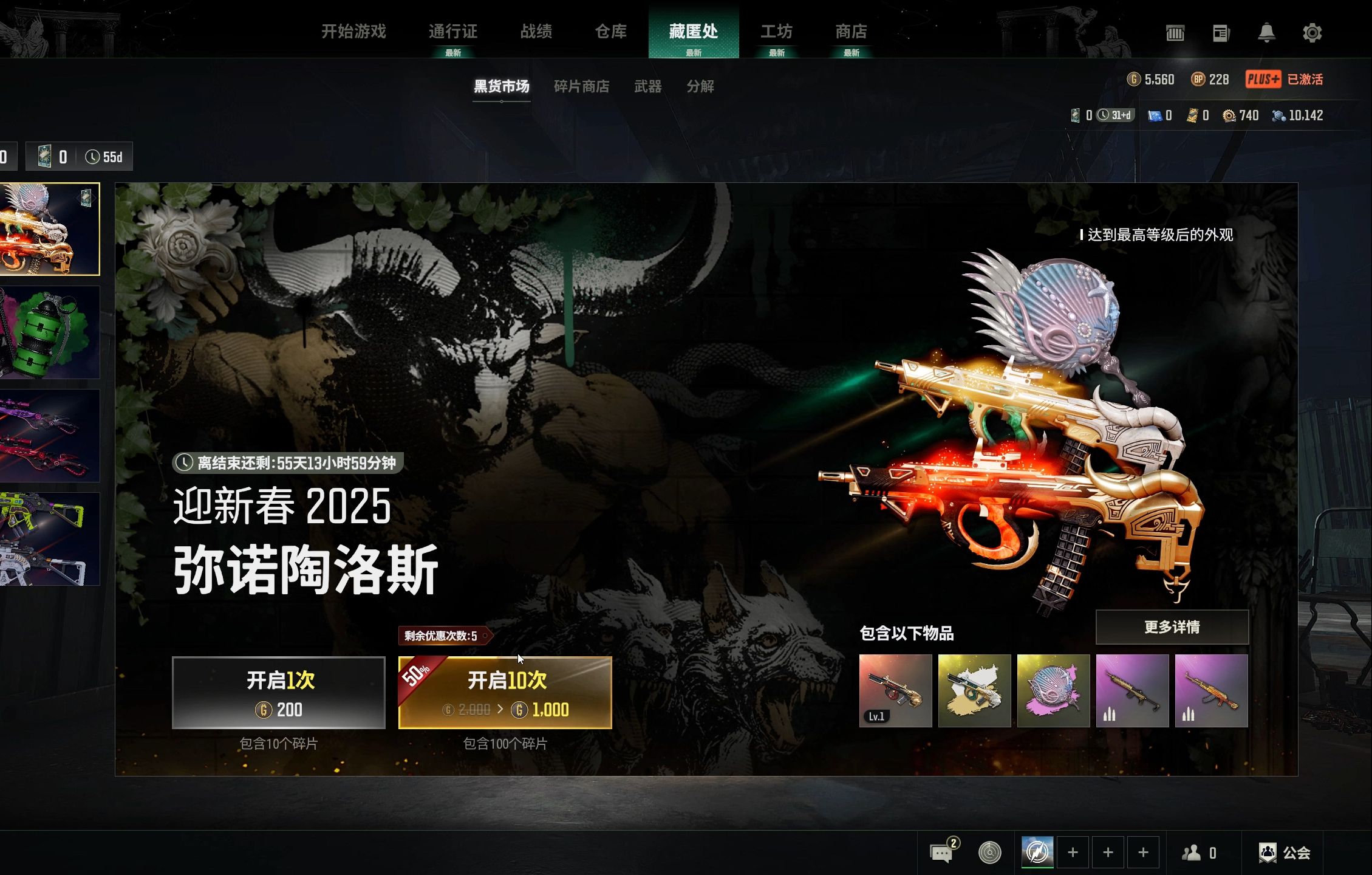Image resolution: width=1372 pixels, height=875 pixels.
Task: Click the crate showcase icon left of news
Action: (1175, 33)
